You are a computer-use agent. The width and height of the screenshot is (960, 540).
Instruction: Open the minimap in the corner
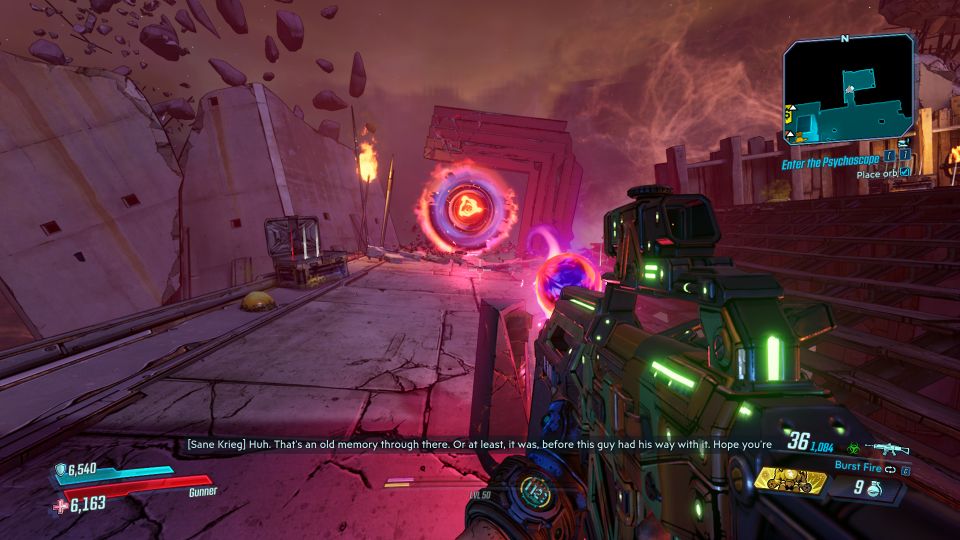click(x=848, y=90)
